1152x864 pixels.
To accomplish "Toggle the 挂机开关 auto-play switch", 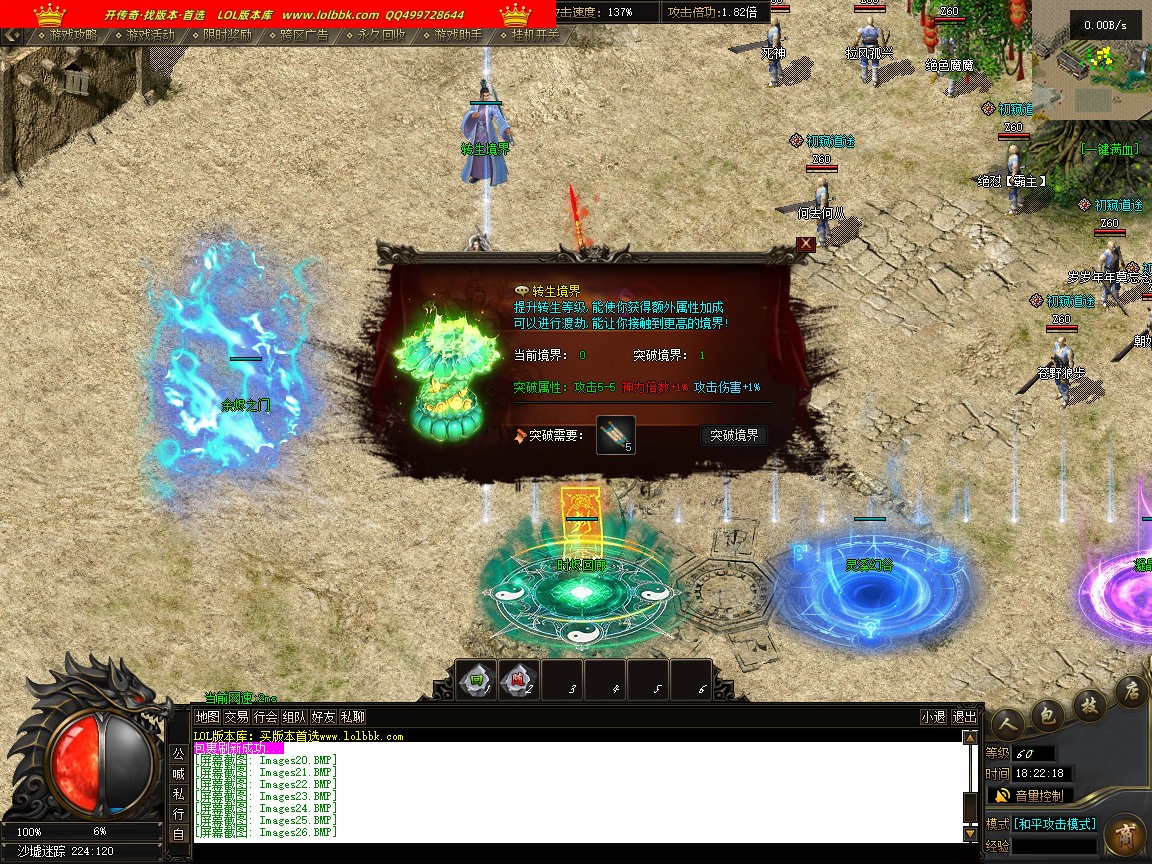I will (x=535, y=34).
